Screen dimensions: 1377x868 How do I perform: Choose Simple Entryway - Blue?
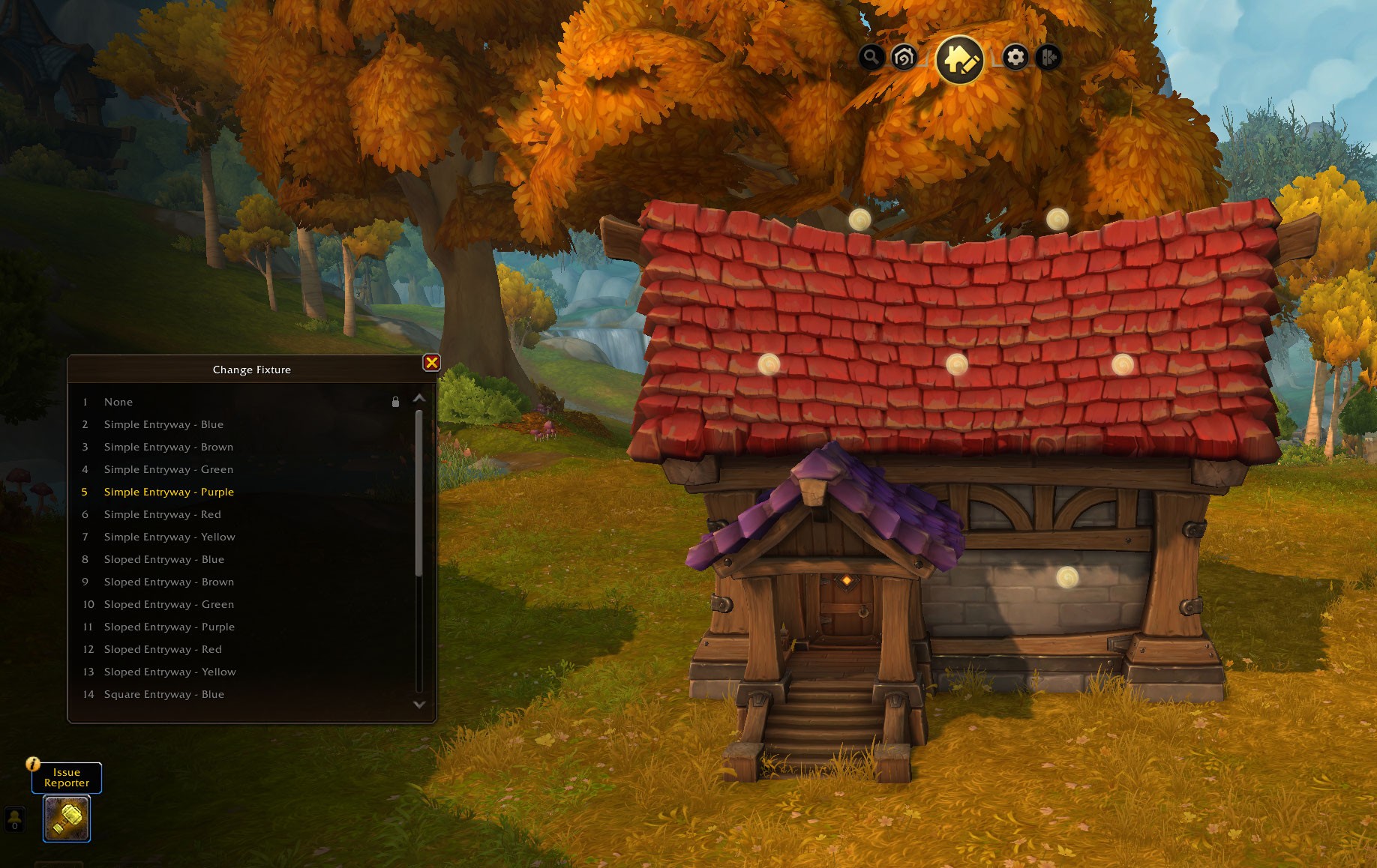[163, 424]
